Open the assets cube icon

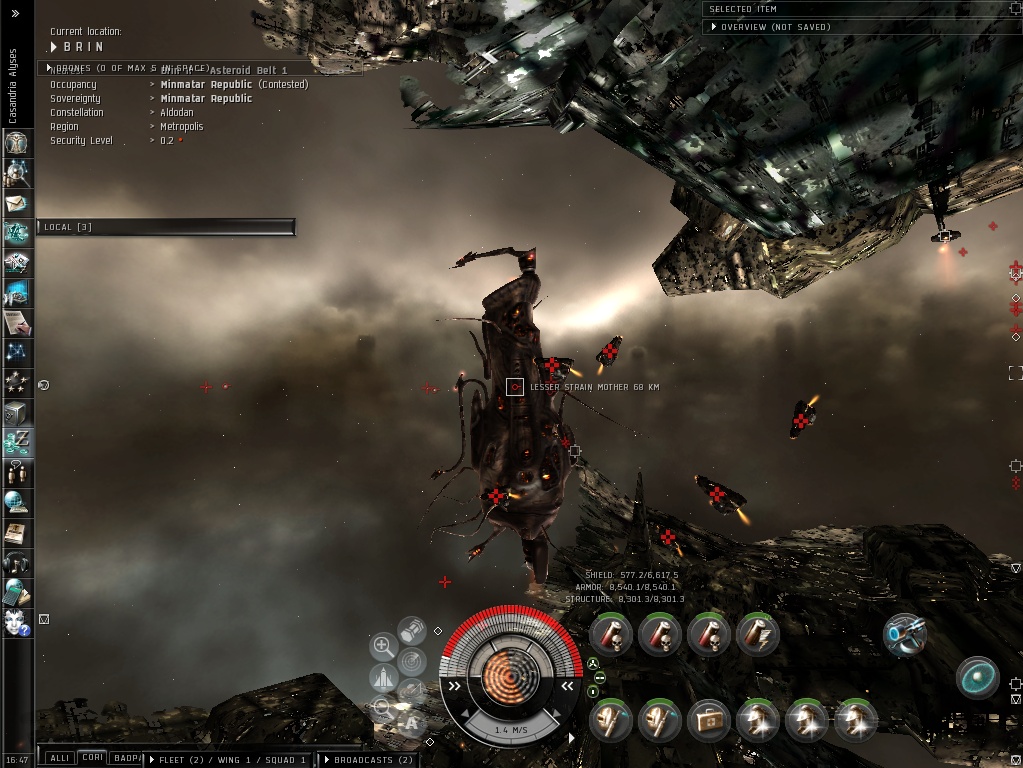pos(16,411)
